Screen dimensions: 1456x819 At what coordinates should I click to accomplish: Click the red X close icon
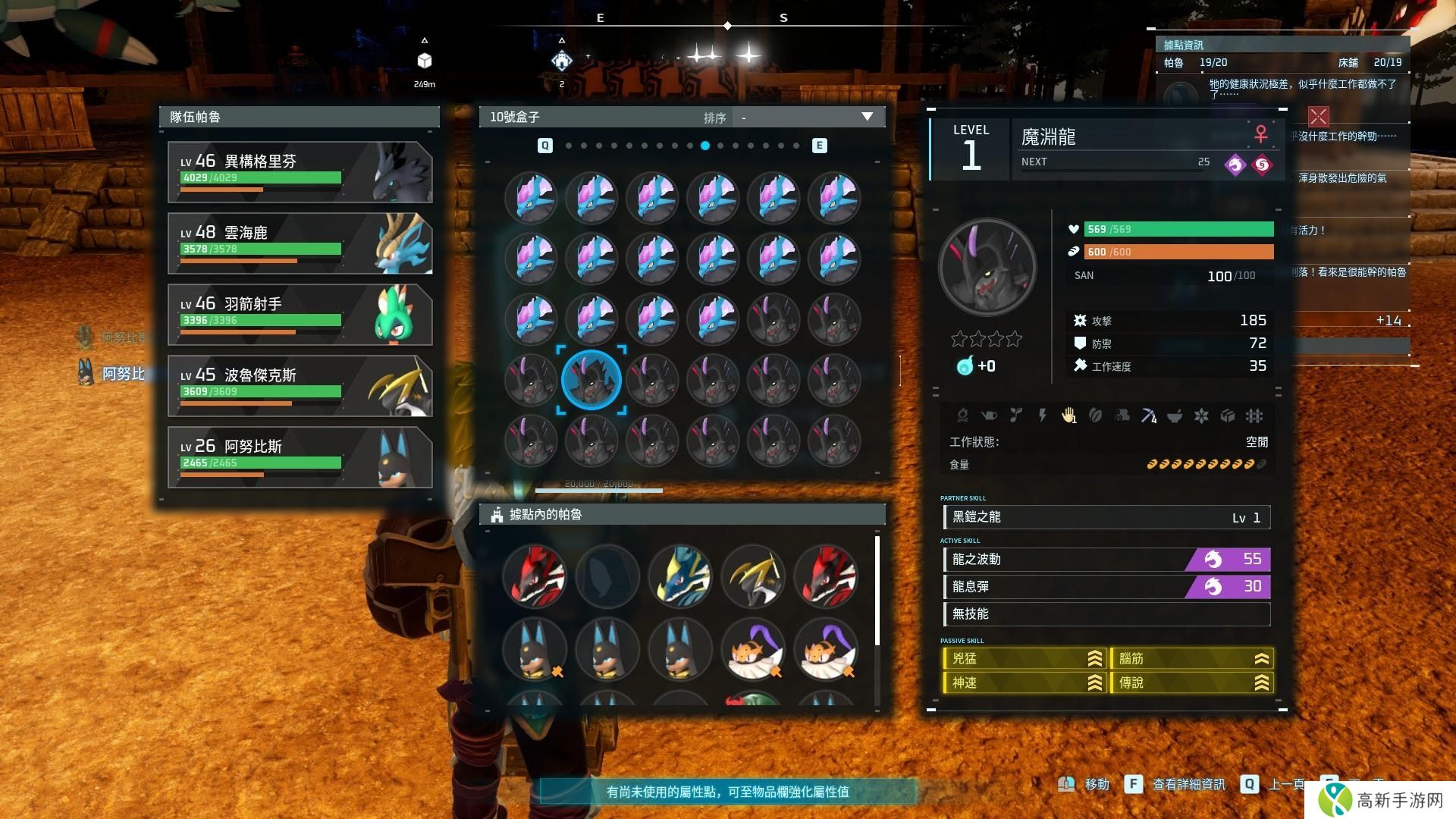tap(1319, 116)
